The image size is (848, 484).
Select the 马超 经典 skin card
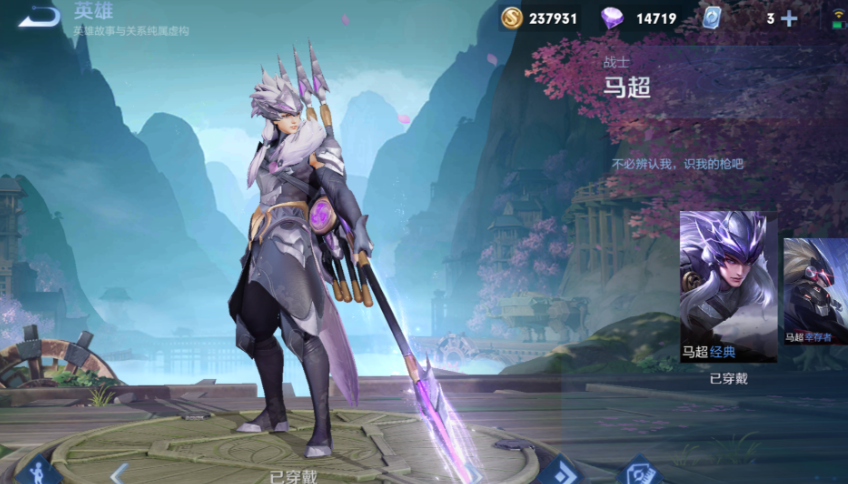pos(728,286)
